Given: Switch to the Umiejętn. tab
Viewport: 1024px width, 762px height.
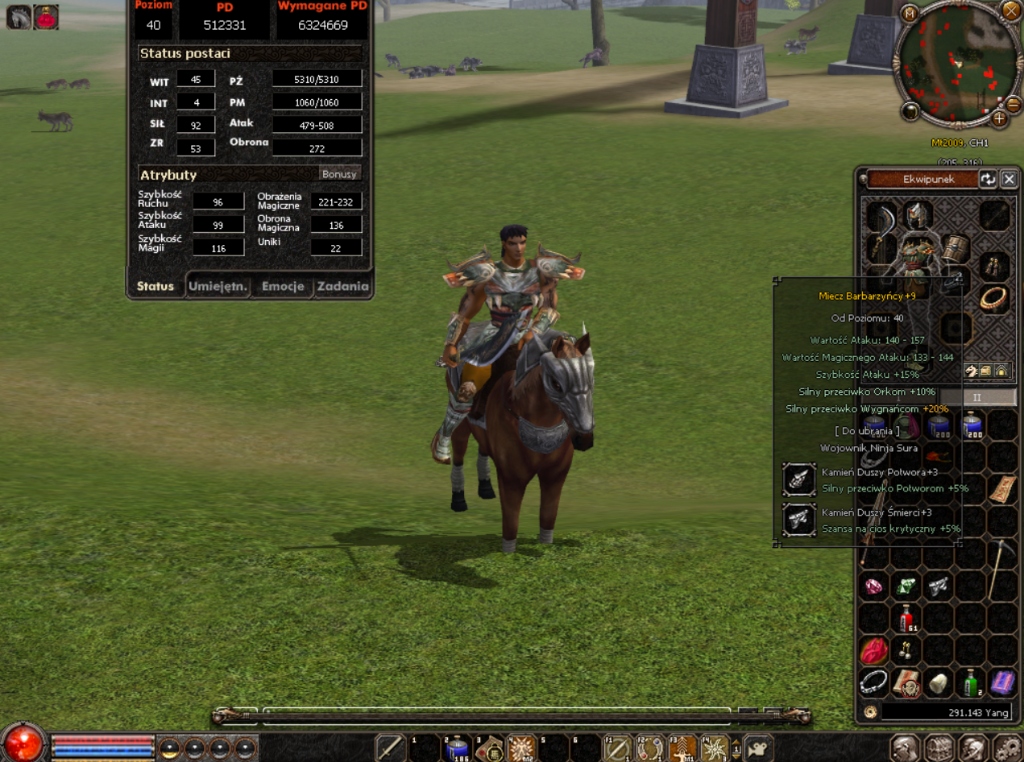Looking at the screenshot, I should (x=218, y=287).
